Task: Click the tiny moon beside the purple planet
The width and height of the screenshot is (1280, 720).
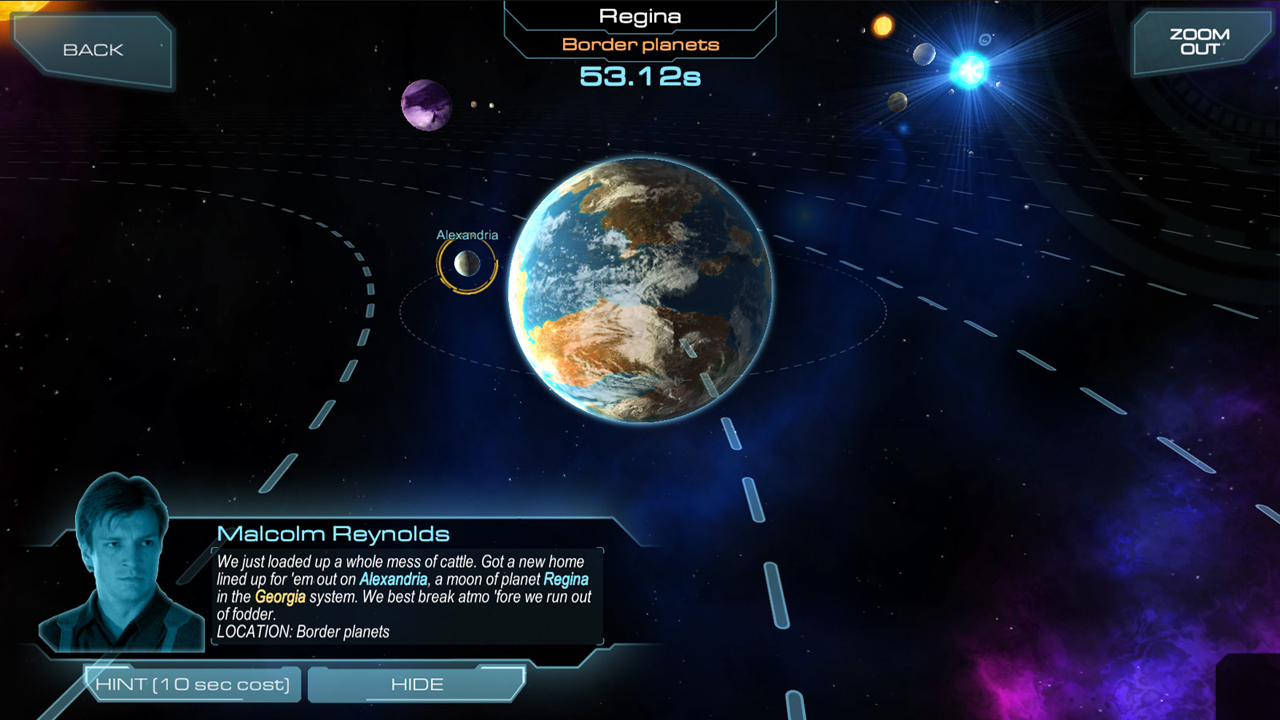Action: click(x=473, y=106)
